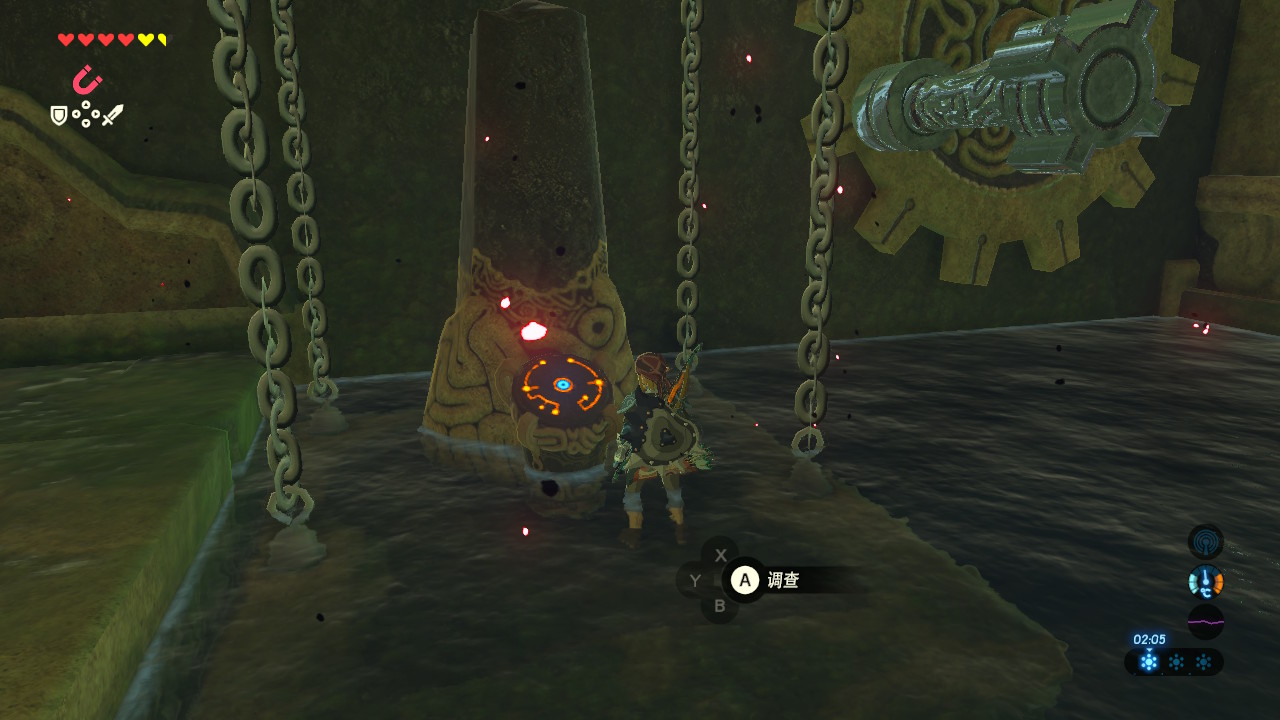Open the Sheikah Sensor signal icon
The width and height of the screenshot is (1280, 720).
tap(1205, 542)
